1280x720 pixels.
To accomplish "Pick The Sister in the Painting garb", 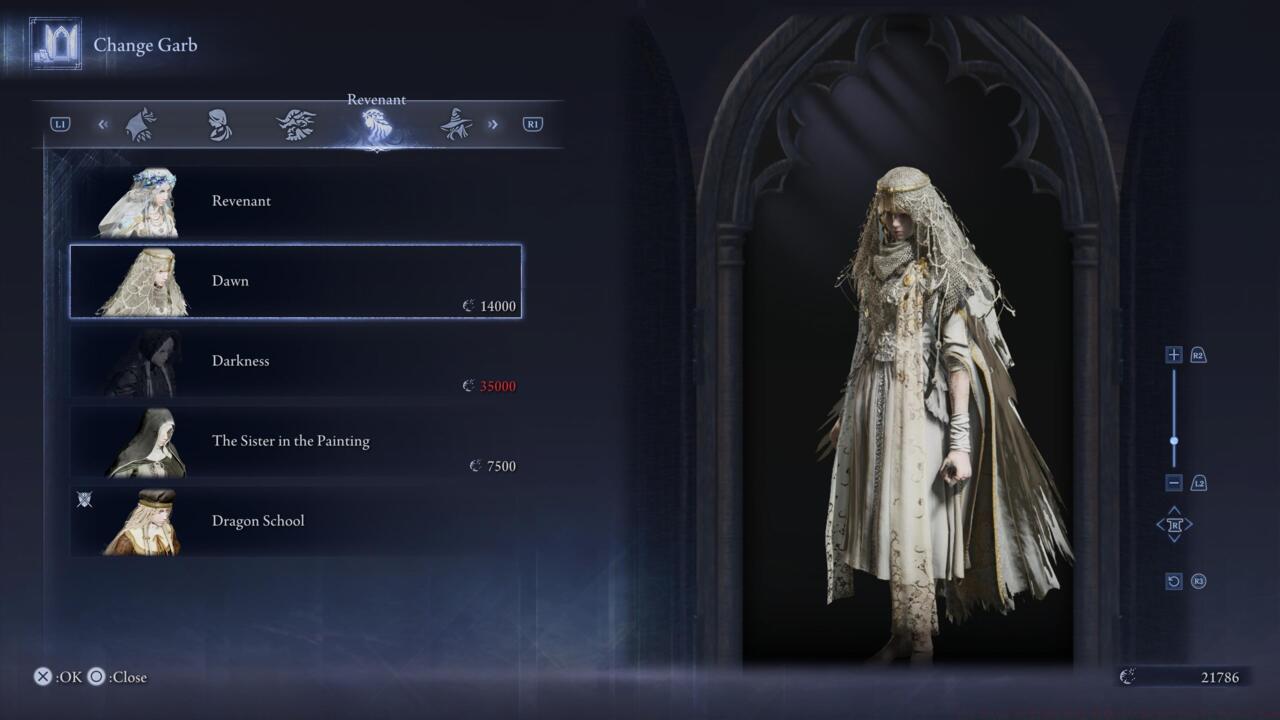I will coord(295,441).
